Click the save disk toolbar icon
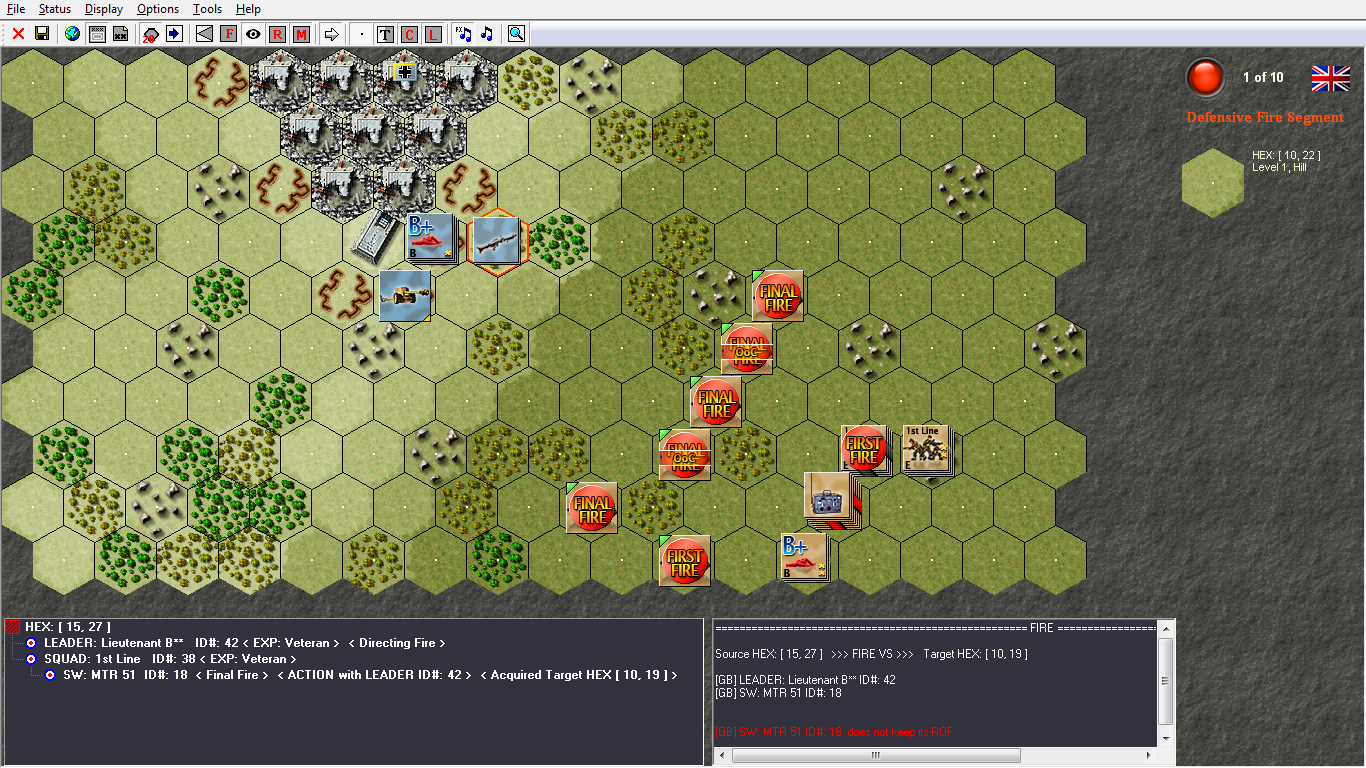Image resolution: width=1366 pixels, height=768 pixels. point(43,34)
